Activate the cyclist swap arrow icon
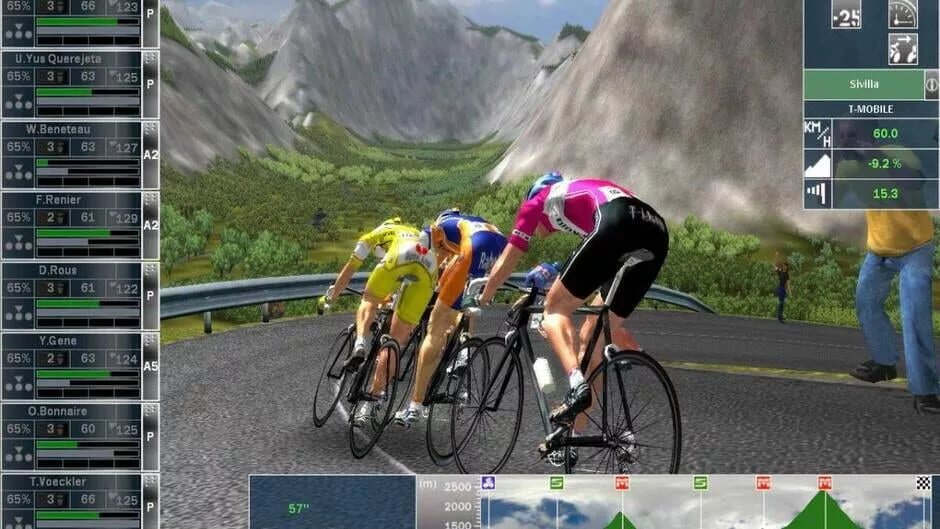This screenshot has height=529, width=940. (x=902, y=50)
